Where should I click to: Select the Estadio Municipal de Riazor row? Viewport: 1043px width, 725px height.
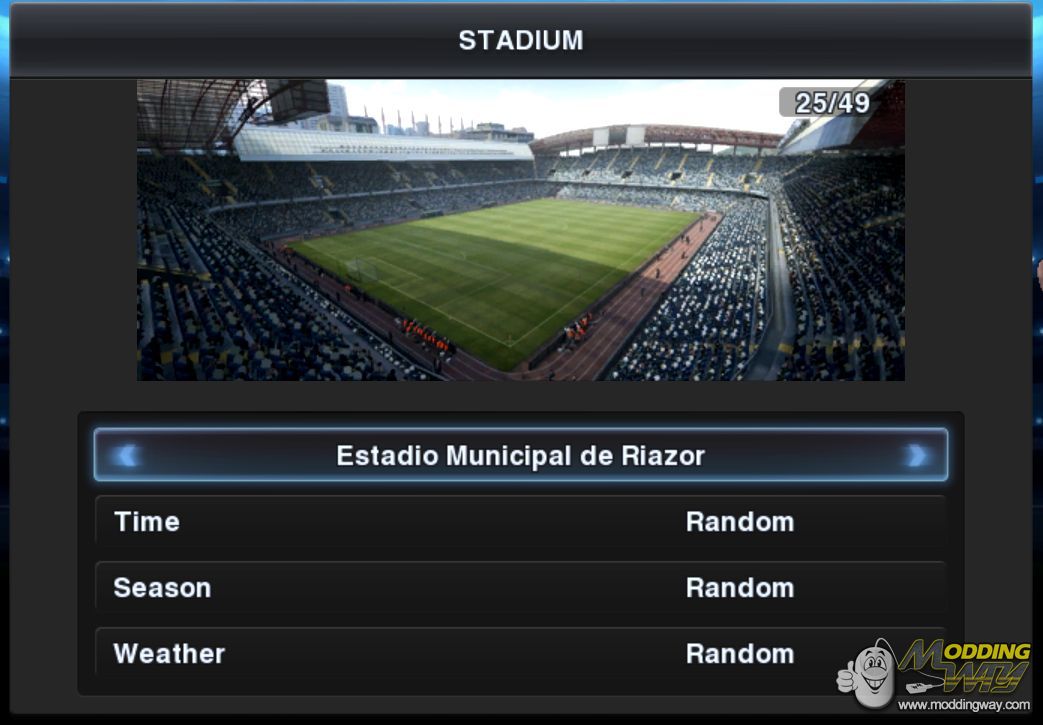520,456
